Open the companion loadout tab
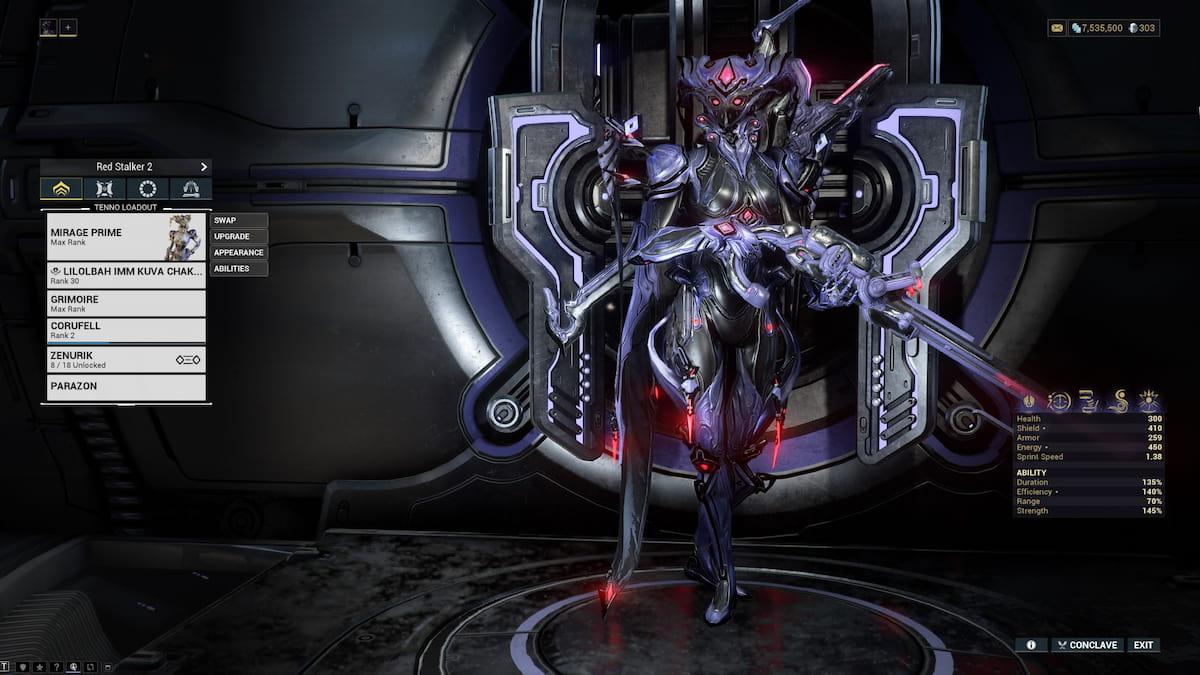 coord(105,189)
